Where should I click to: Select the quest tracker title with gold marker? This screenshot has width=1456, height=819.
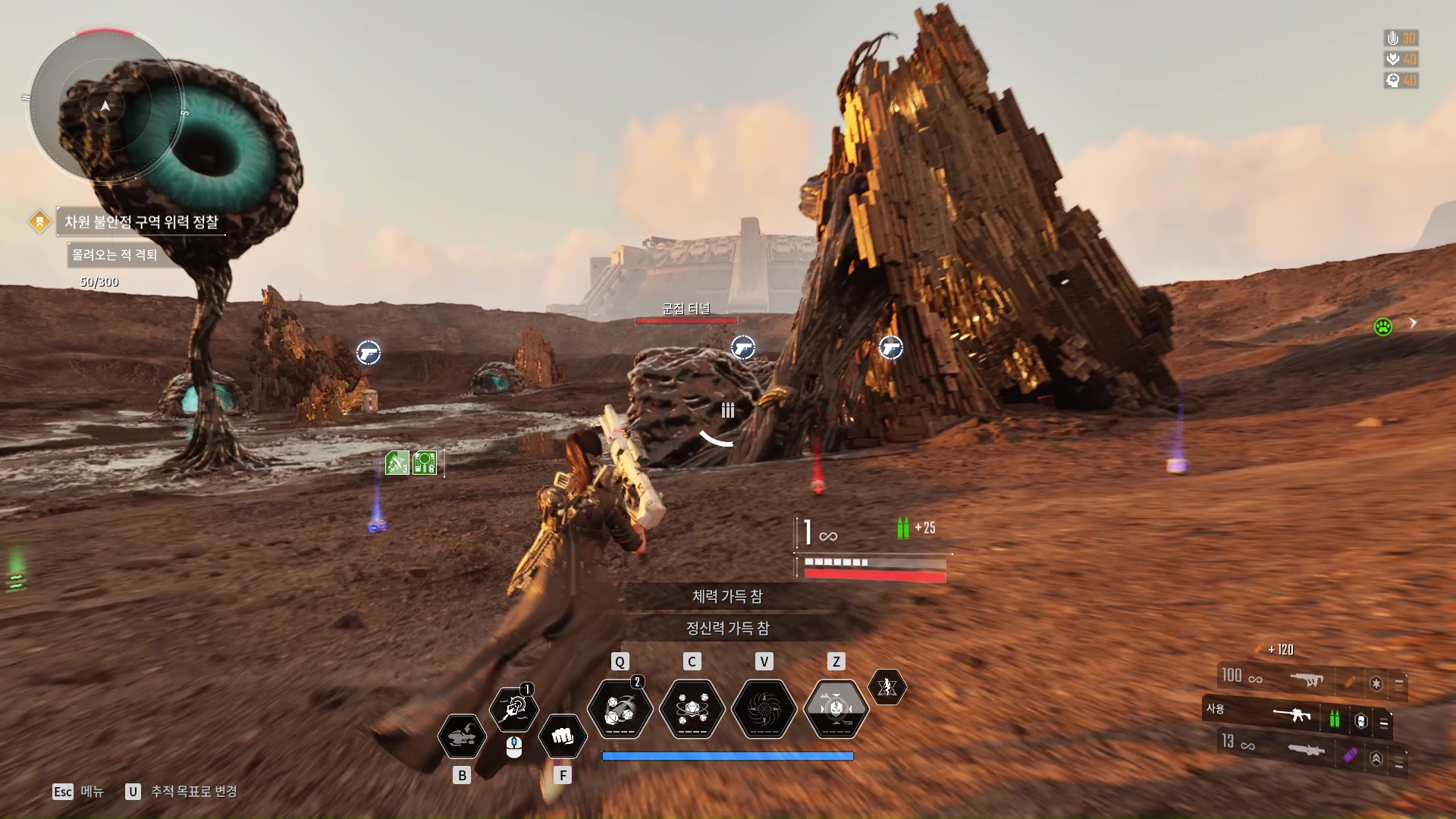pyautogui.click(x=140, y=222)
